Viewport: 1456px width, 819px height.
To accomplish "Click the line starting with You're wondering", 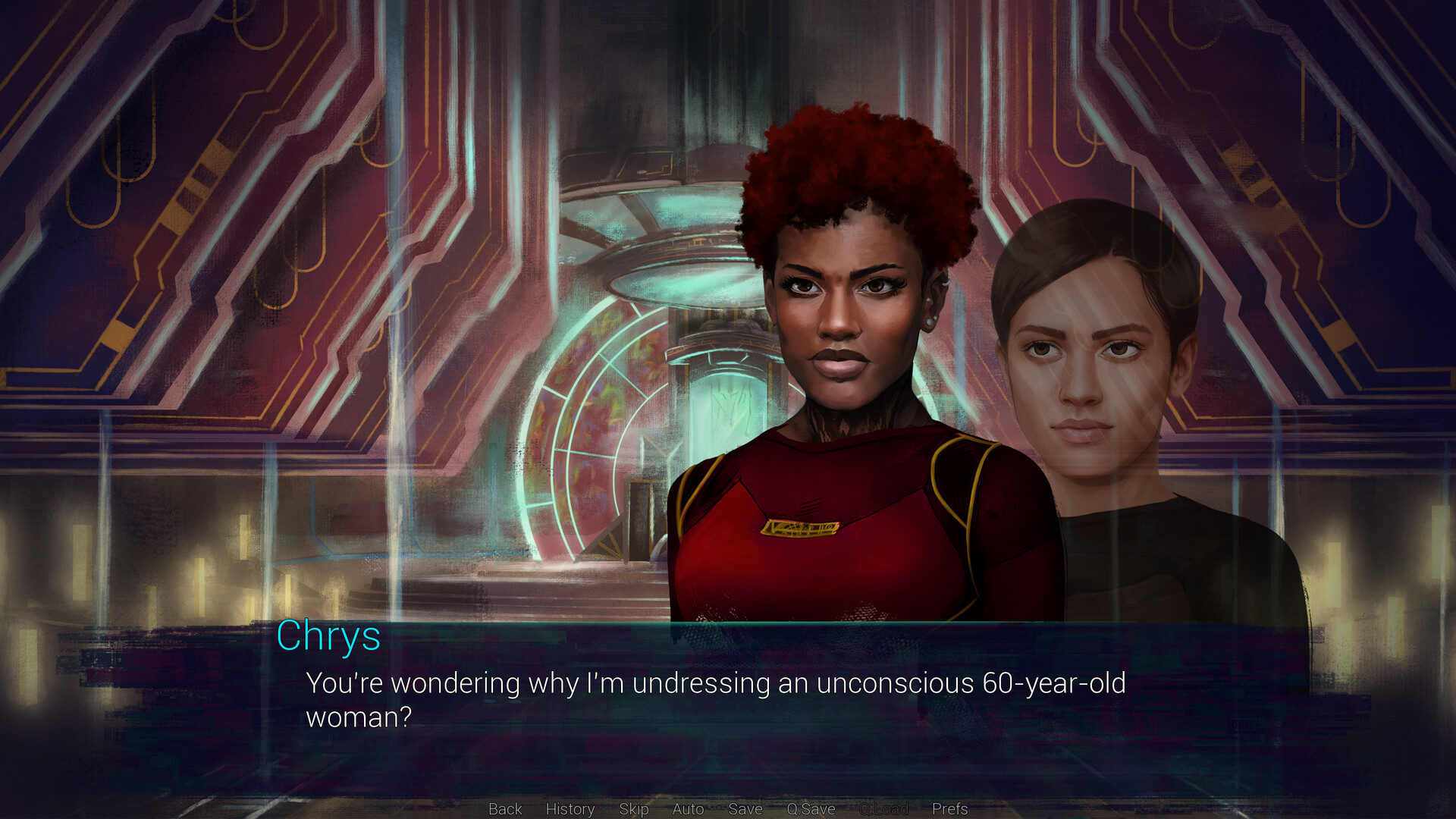I will point(531,682).
